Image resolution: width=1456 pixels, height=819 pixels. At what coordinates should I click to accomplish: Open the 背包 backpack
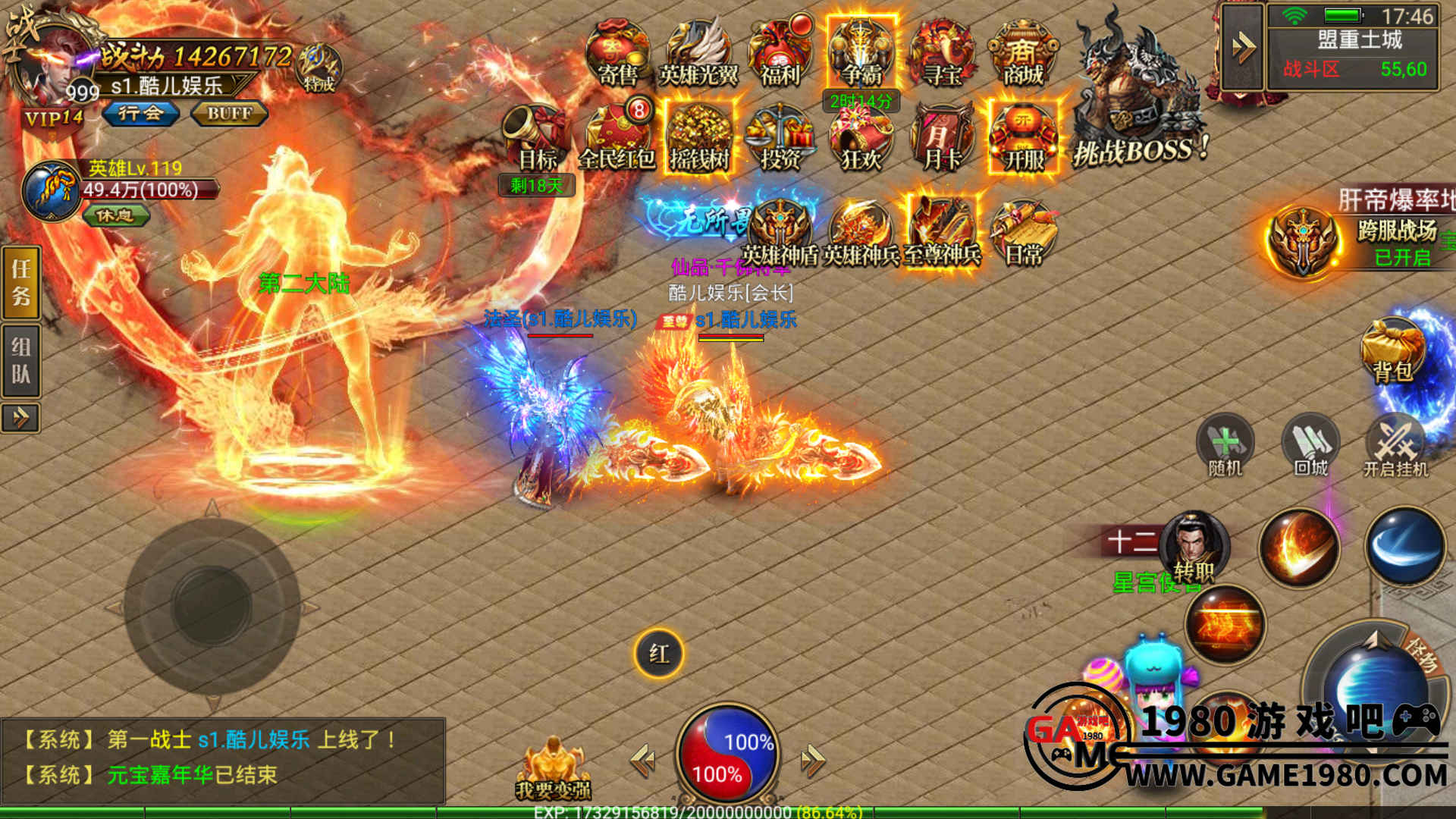[1392, 353]
